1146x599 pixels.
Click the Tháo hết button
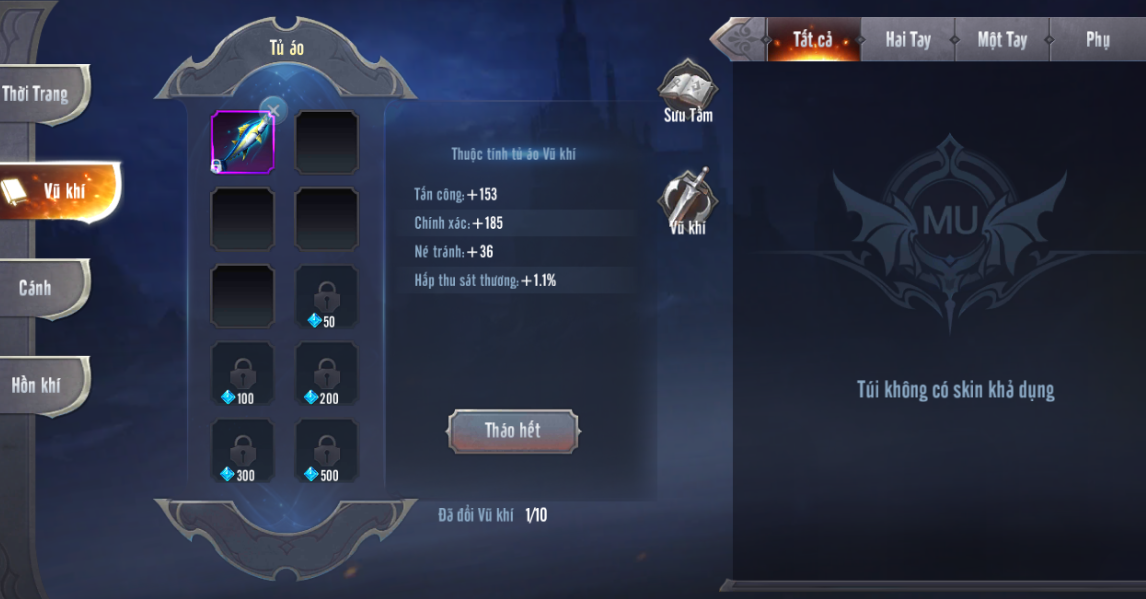pos(512,431)
